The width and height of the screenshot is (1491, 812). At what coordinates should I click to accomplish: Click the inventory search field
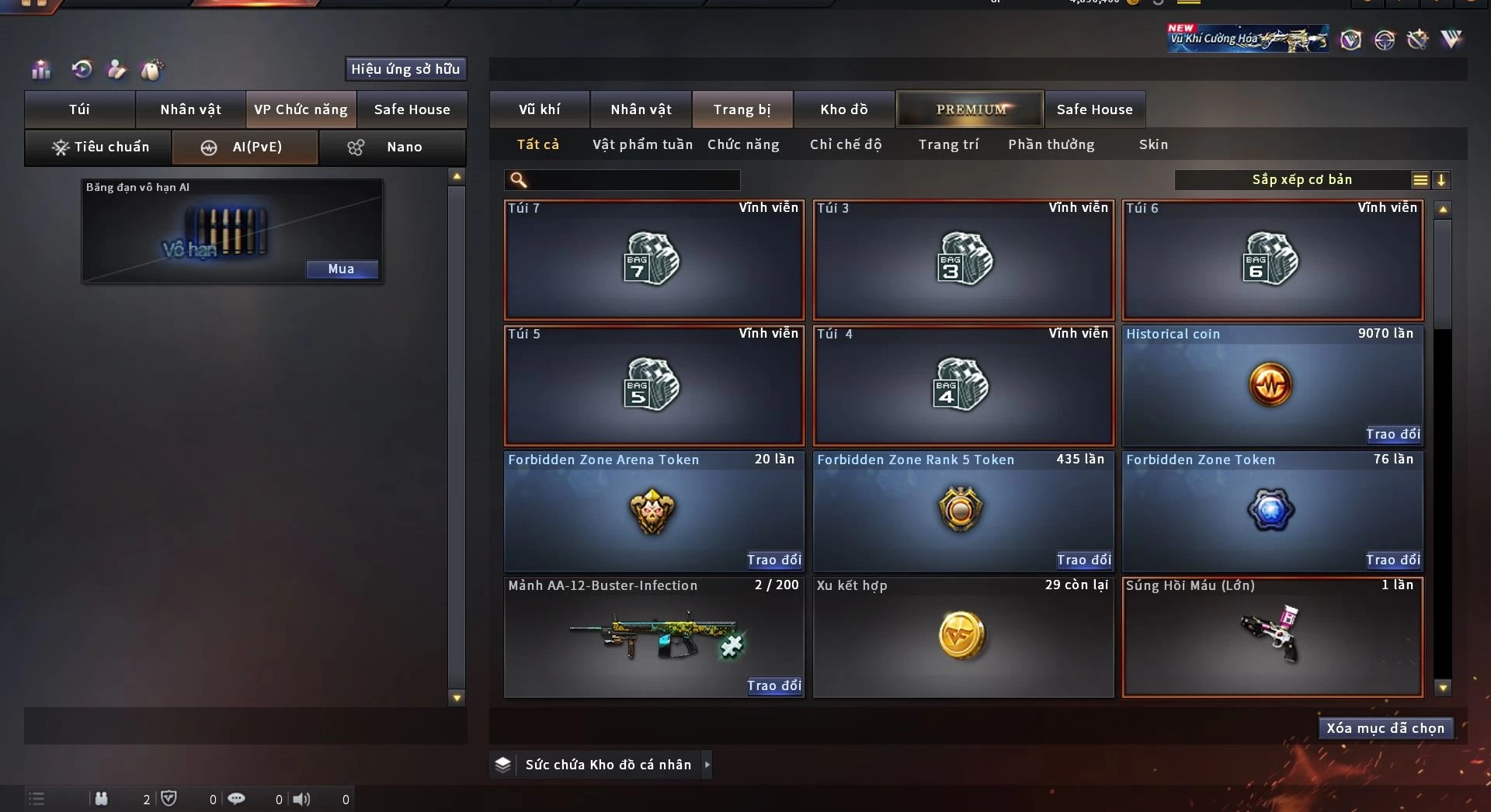632,180
